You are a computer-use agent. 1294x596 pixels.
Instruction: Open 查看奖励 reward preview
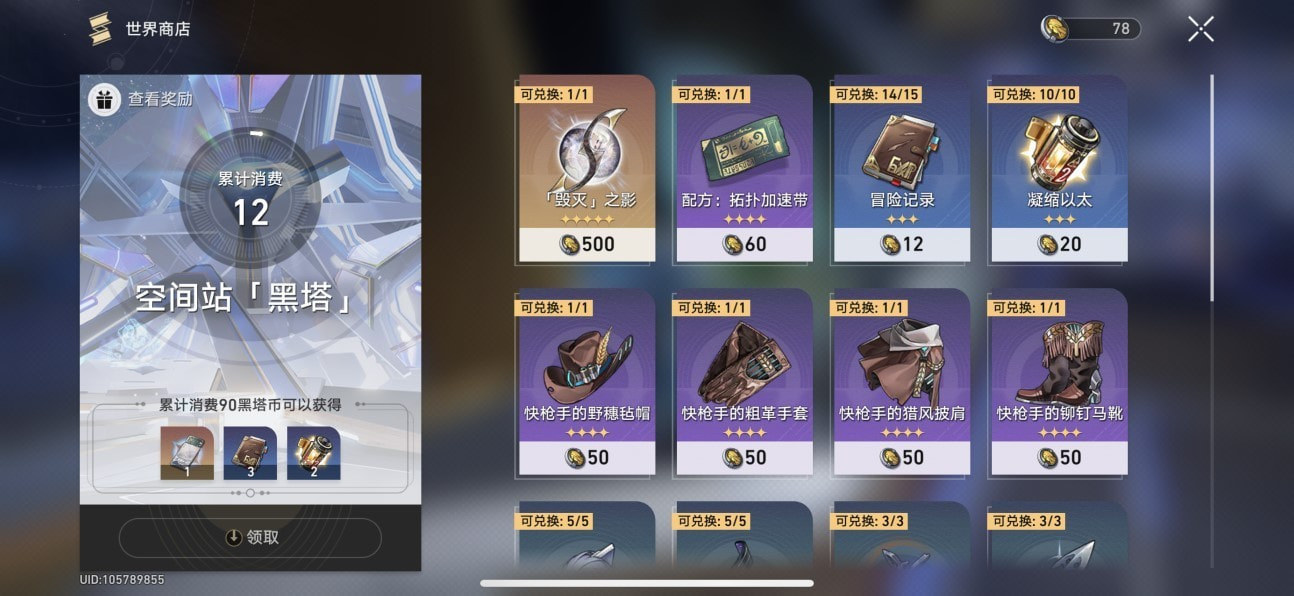point(142,99)
